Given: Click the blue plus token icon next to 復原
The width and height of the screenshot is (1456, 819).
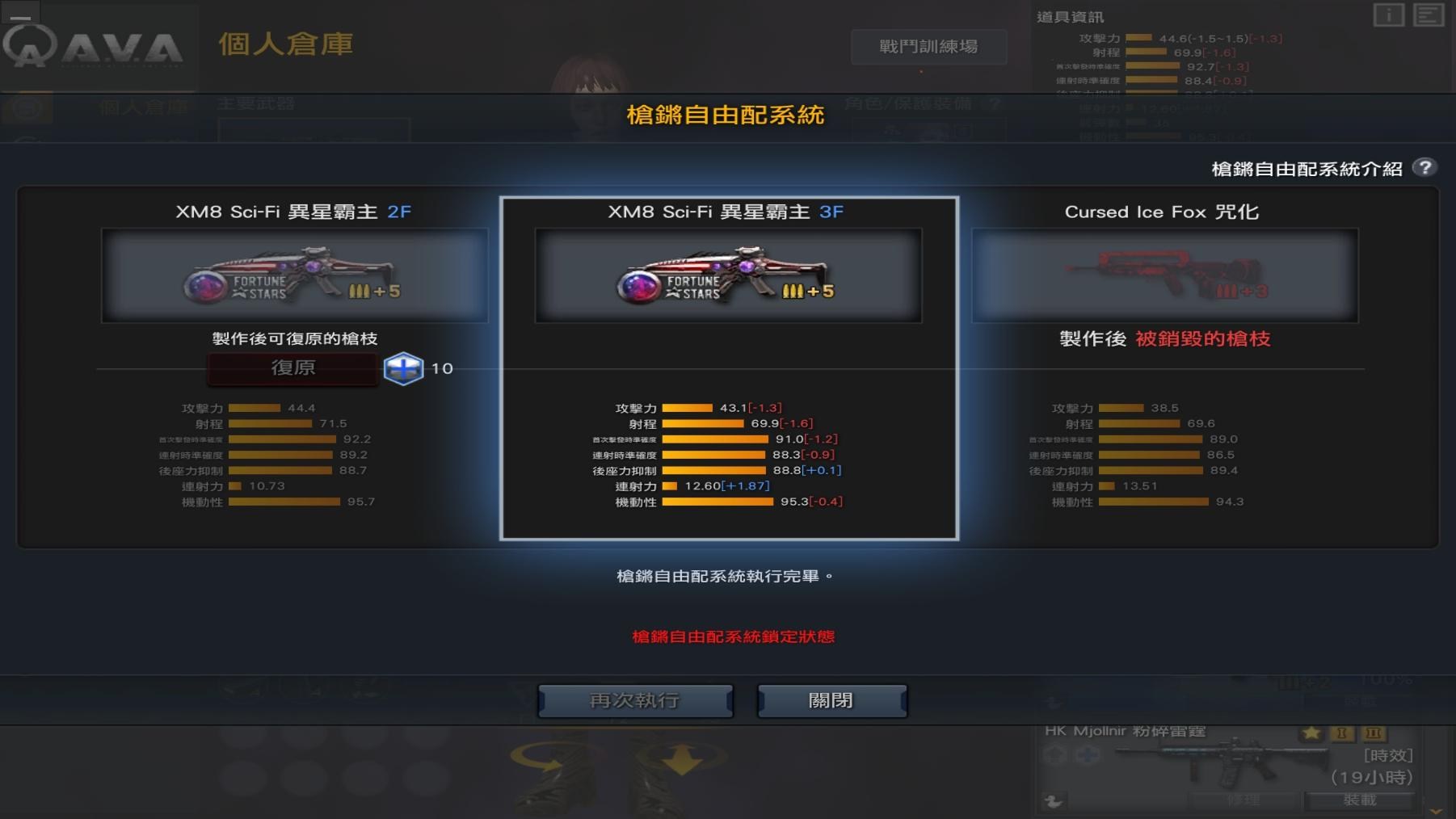Looking at the screenshot, I should 404,368.
